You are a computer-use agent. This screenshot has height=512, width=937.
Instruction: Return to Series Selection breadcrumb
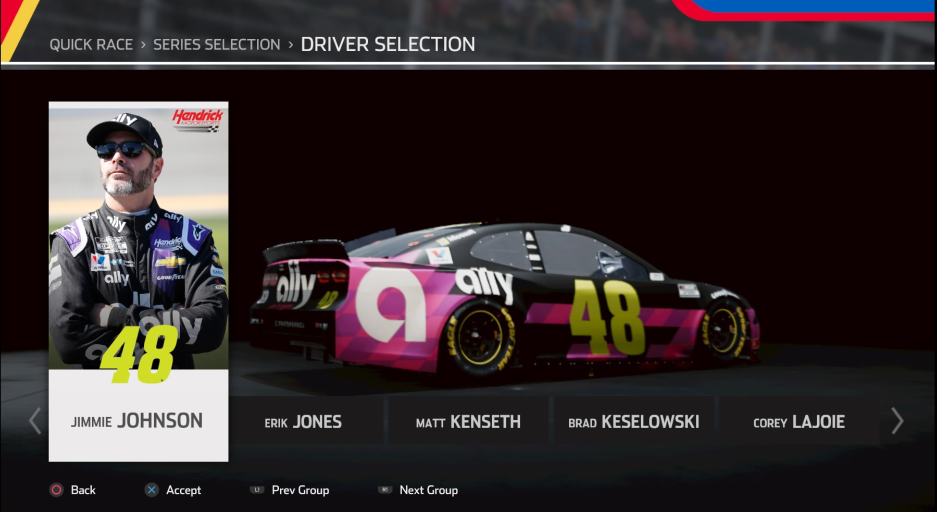[x=216, y=45]
